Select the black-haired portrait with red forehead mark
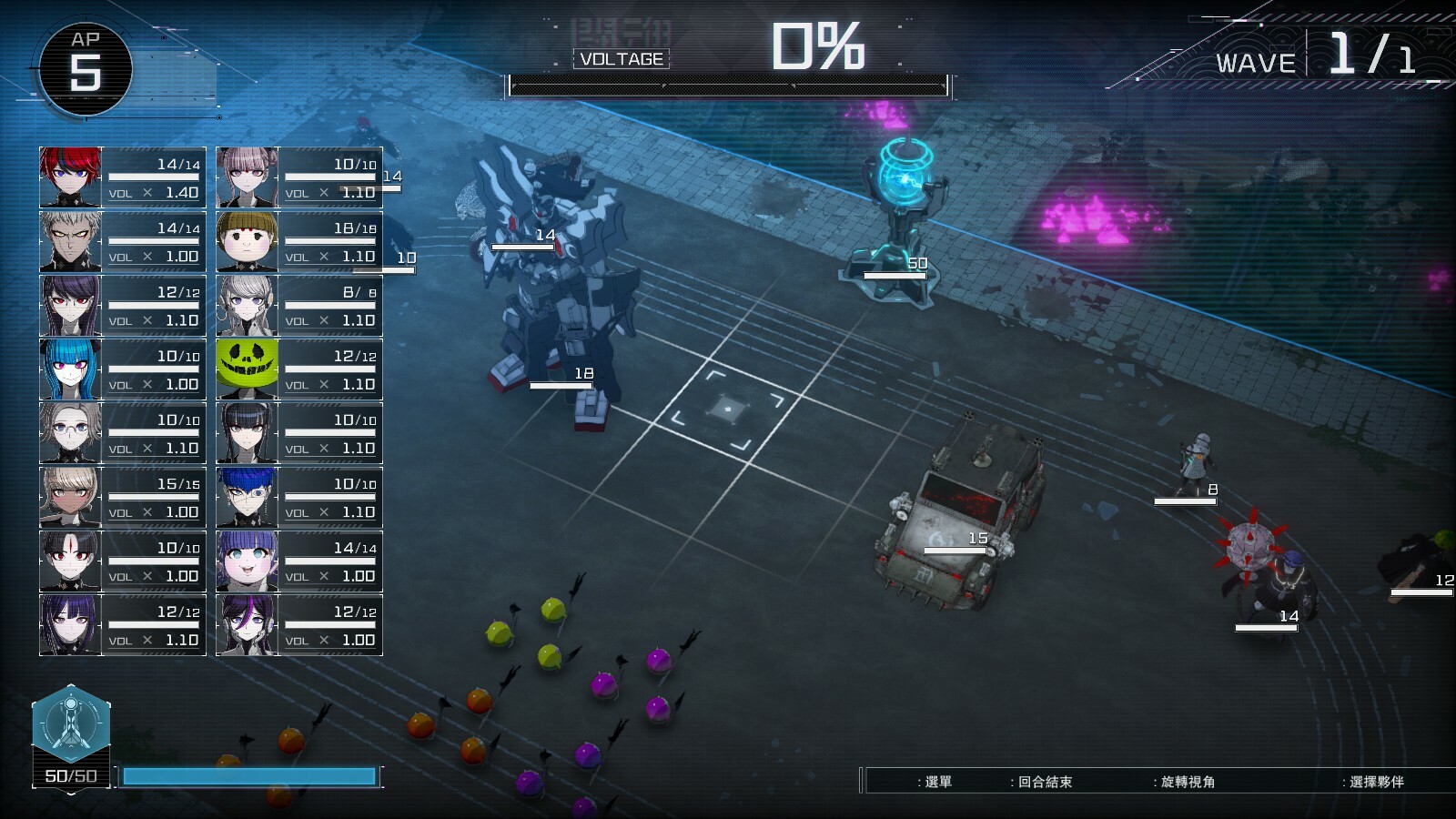Viewport: 1456px width, 819px height. coord(71,561)
